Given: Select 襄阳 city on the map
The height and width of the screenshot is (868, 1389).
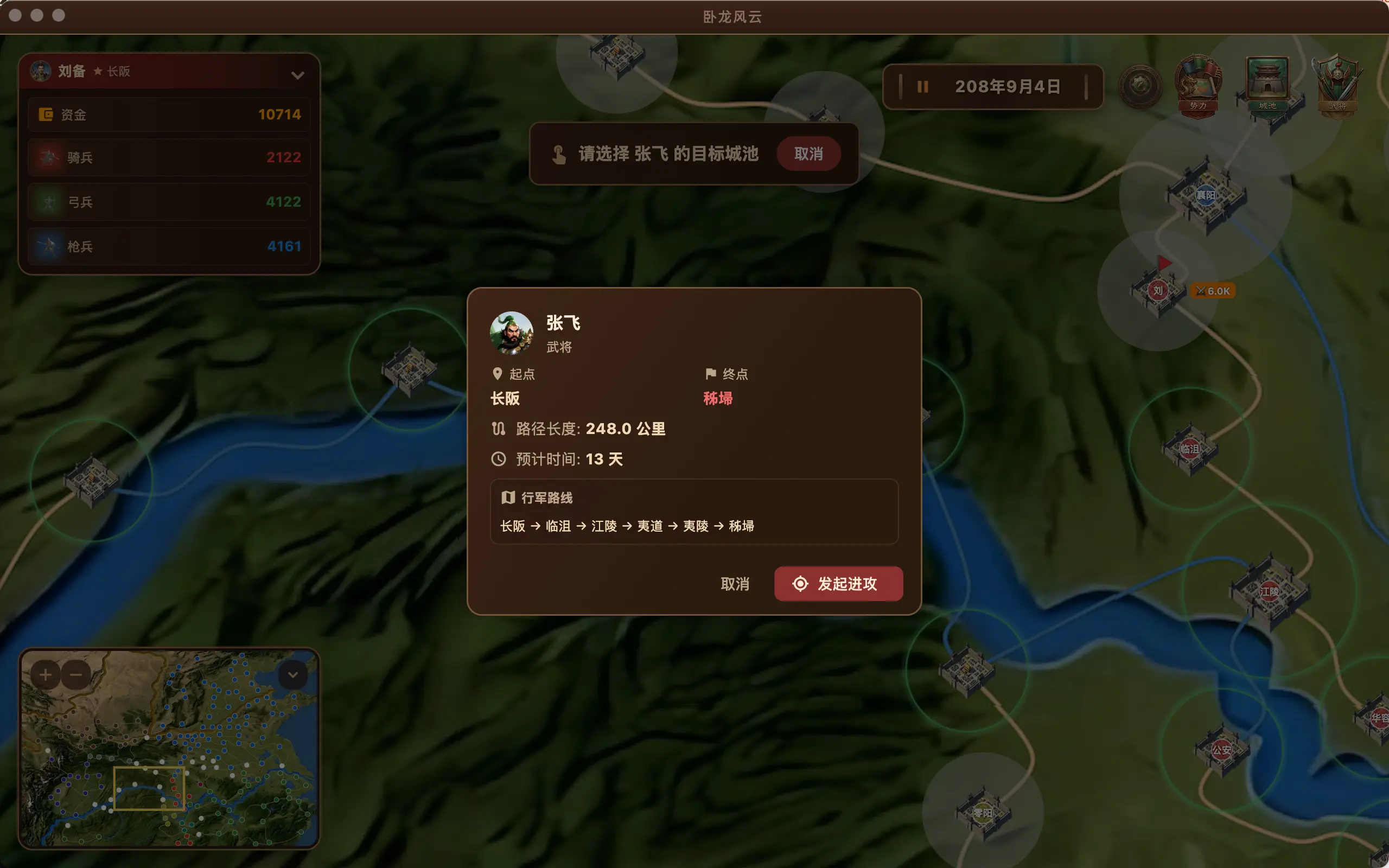Looking at the screenshot, I should [1207, 195].
